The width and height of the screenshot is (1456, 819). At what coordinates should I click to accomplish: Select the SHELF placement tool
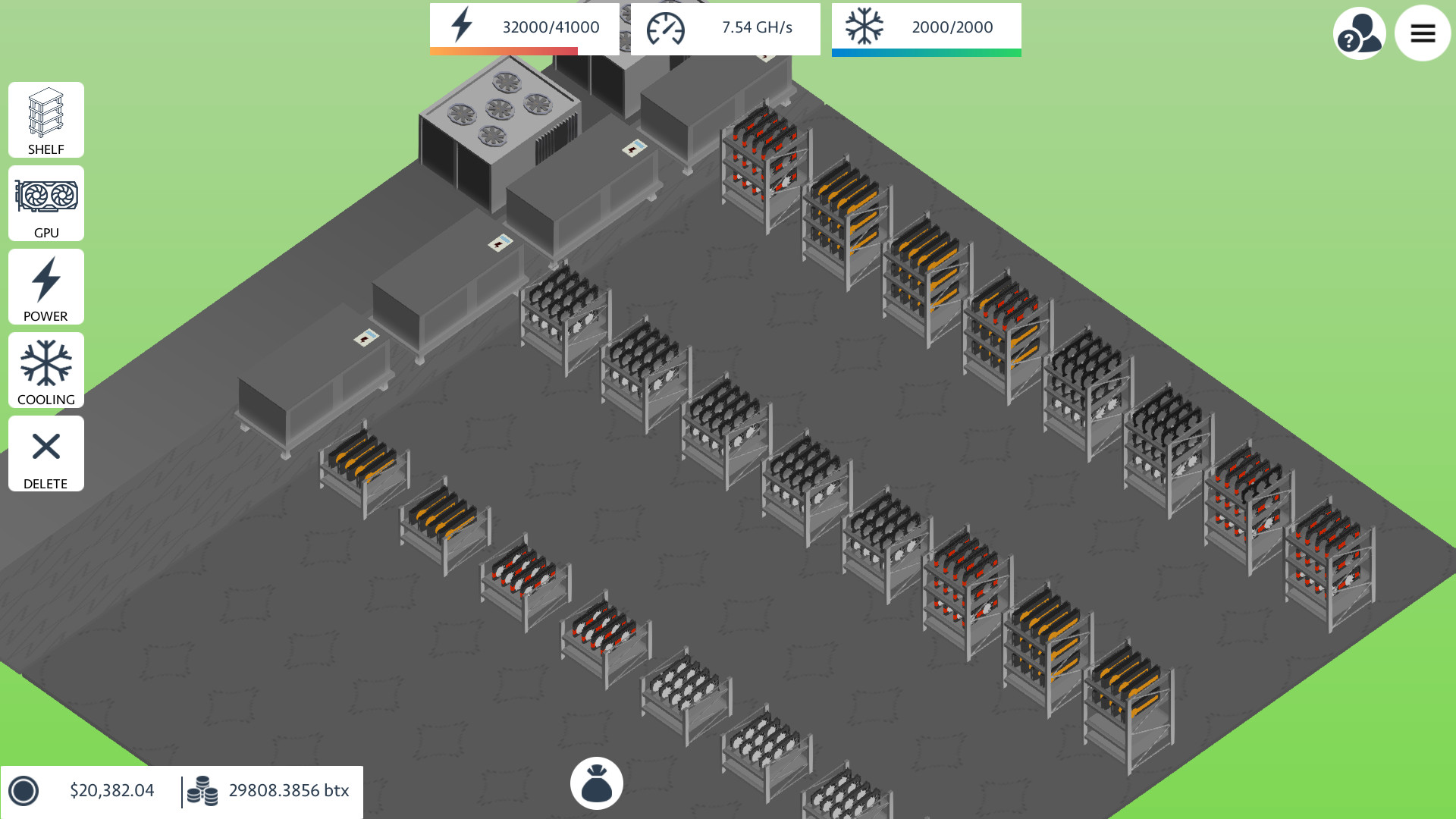click(45, 120)
